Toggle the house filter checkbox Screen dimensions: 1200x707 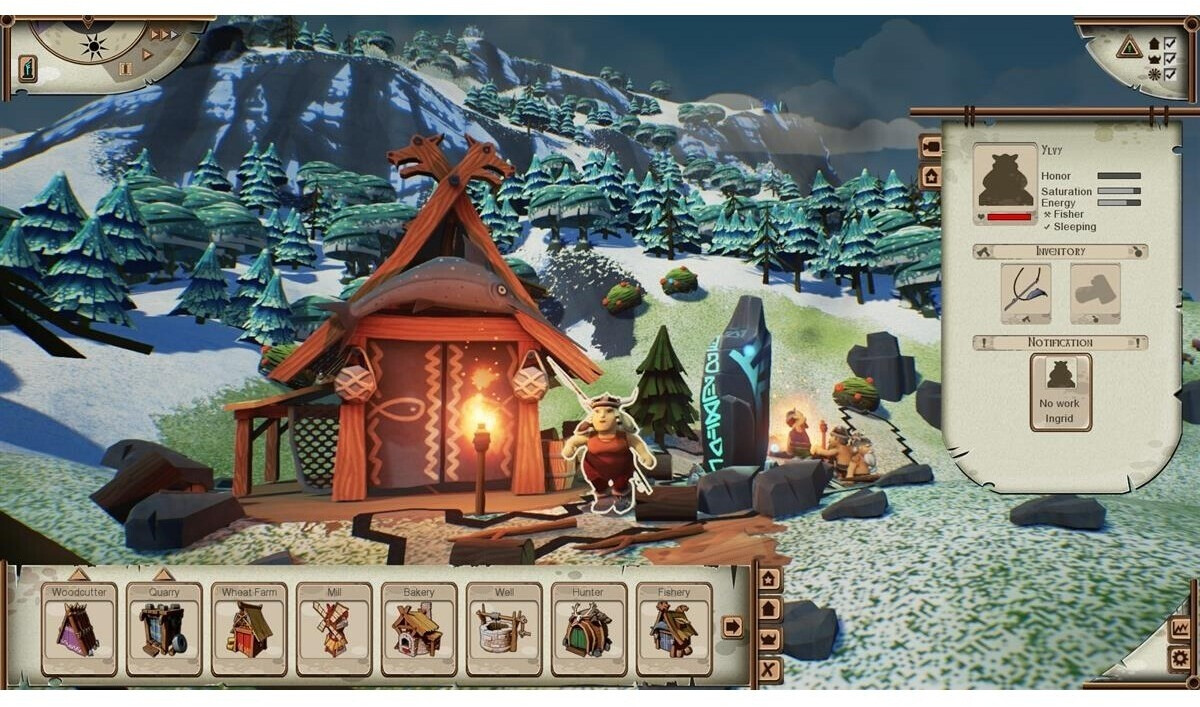pos(1170,44)
